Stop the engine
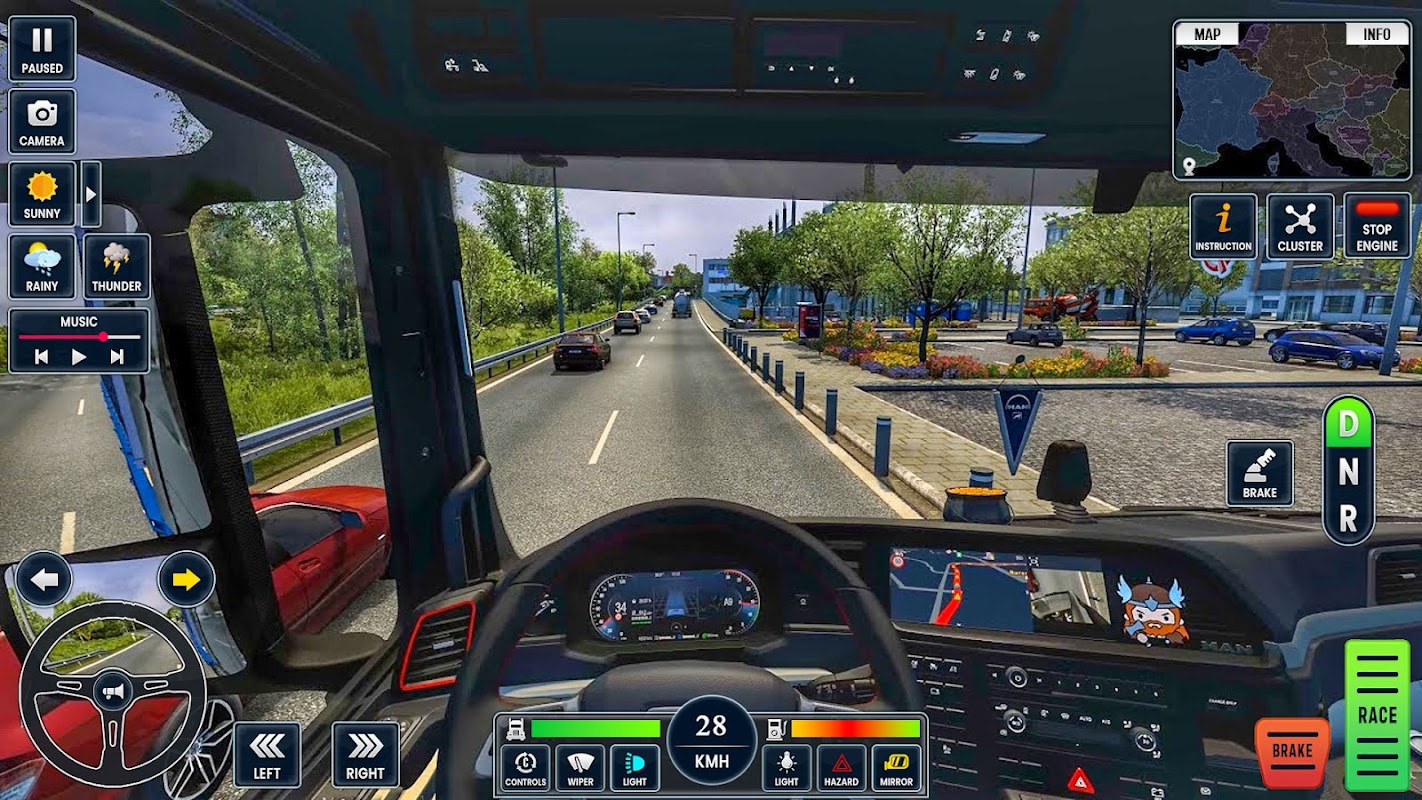Image resolution: width=1422 pixels, height=800 pixels. pyautogui.click(x=1377, y=227)
